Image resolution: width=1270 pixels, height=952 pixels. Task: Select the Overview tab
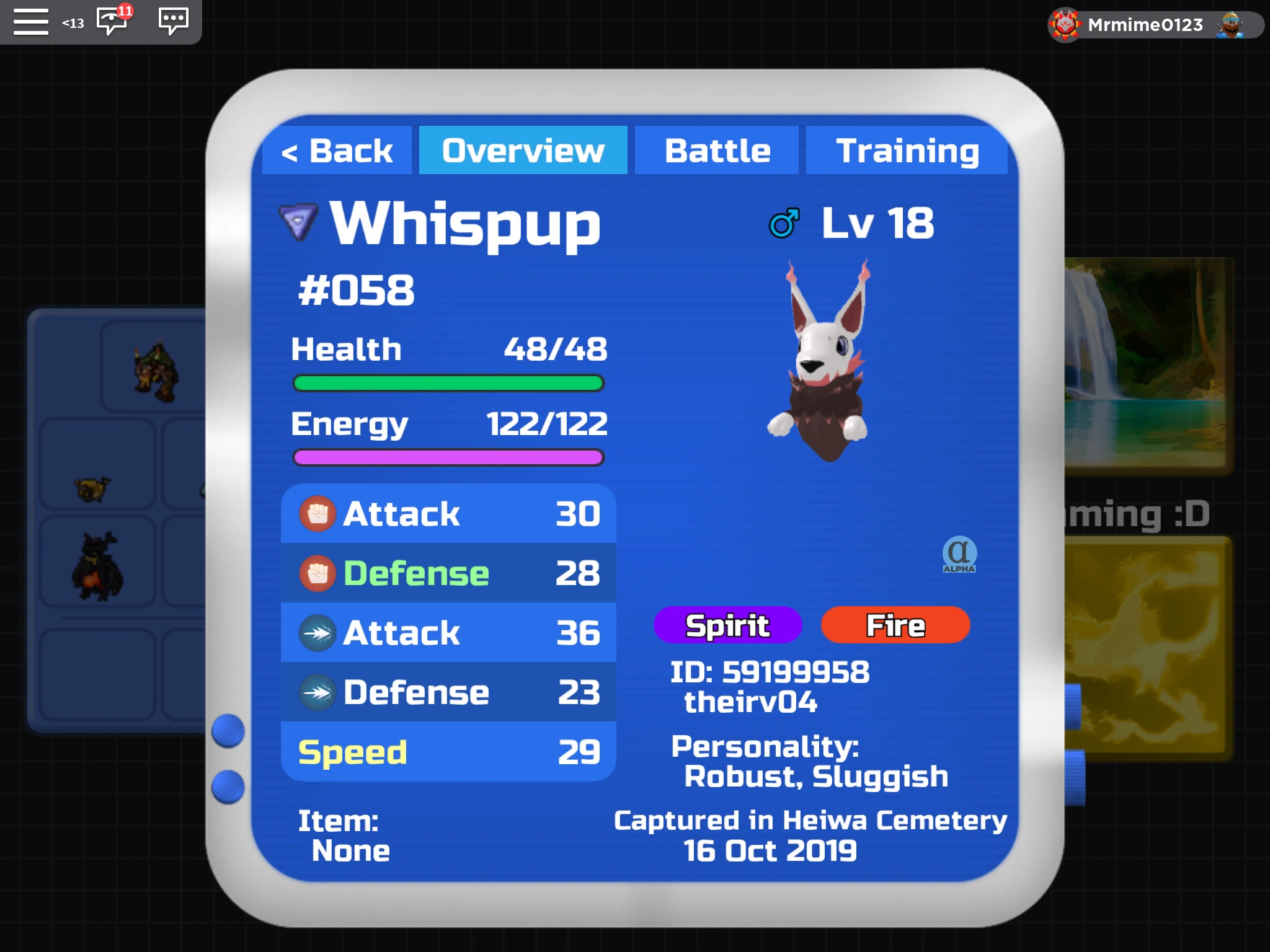pos(523,149)
